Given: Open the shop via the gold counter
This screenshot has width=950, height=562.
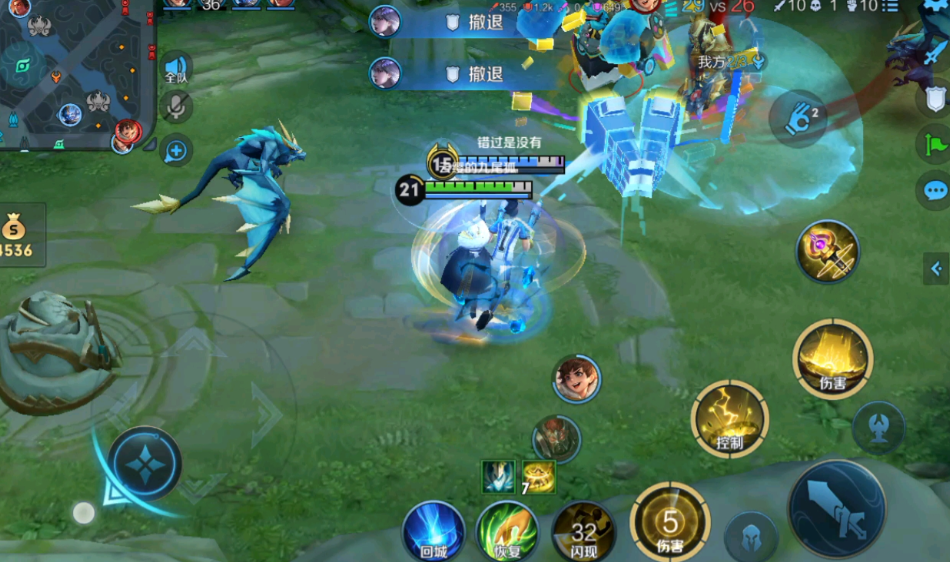Looking at the screenshot, I should click(20, 235).
